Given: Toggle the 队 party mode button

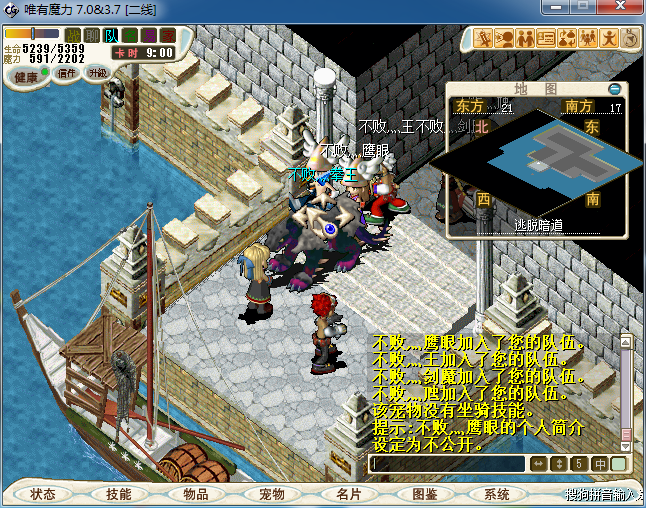Looking at the screenshot, I should tap(111, 36).
